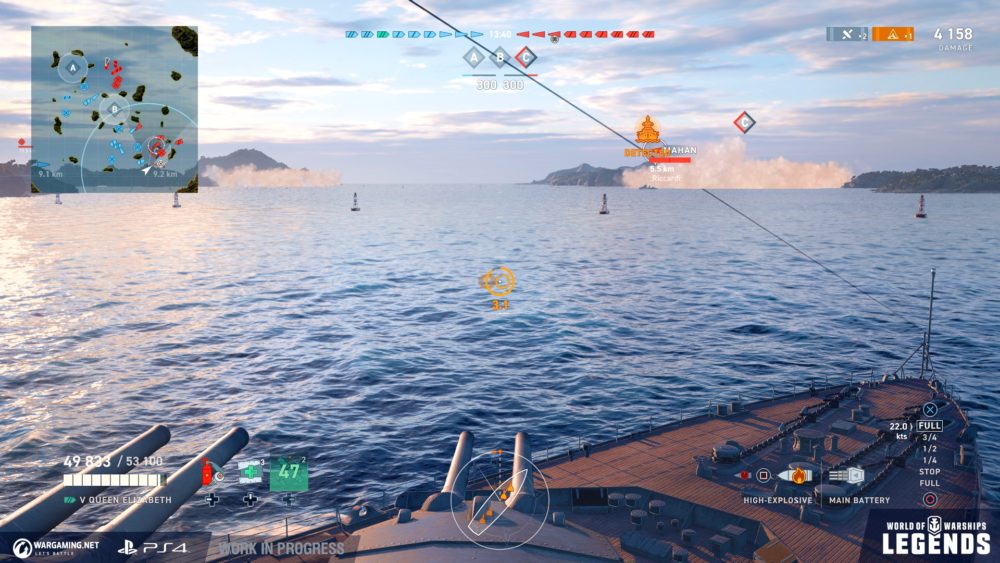Viewport: 1000px width, 563px height.
Task: Set engine speed to 1/4
Action: click(x=929, y=460)
